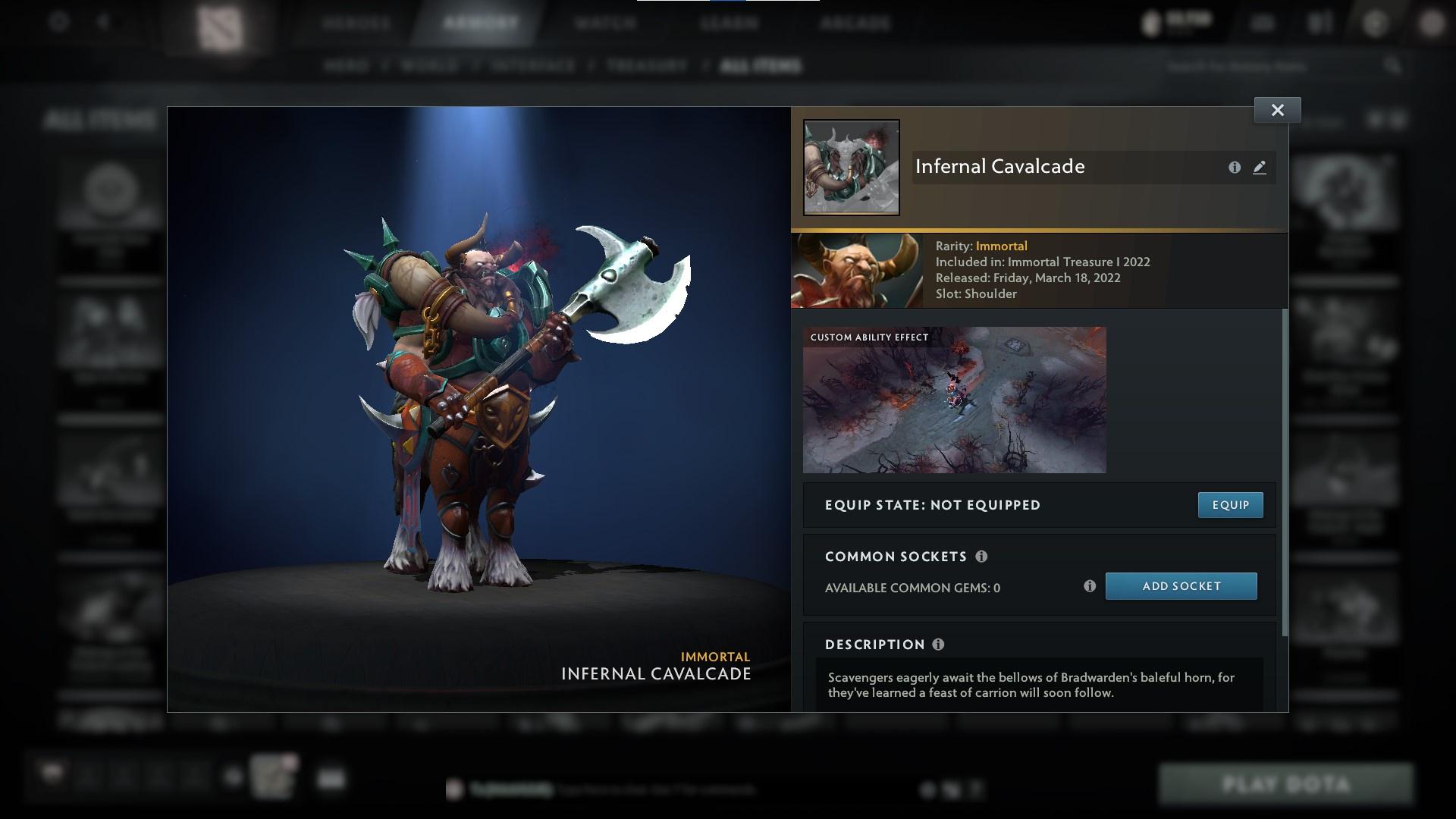Close the Infernal Cavalcade detail popup
The image size is (1456, 819).
tap(1277, 109)
